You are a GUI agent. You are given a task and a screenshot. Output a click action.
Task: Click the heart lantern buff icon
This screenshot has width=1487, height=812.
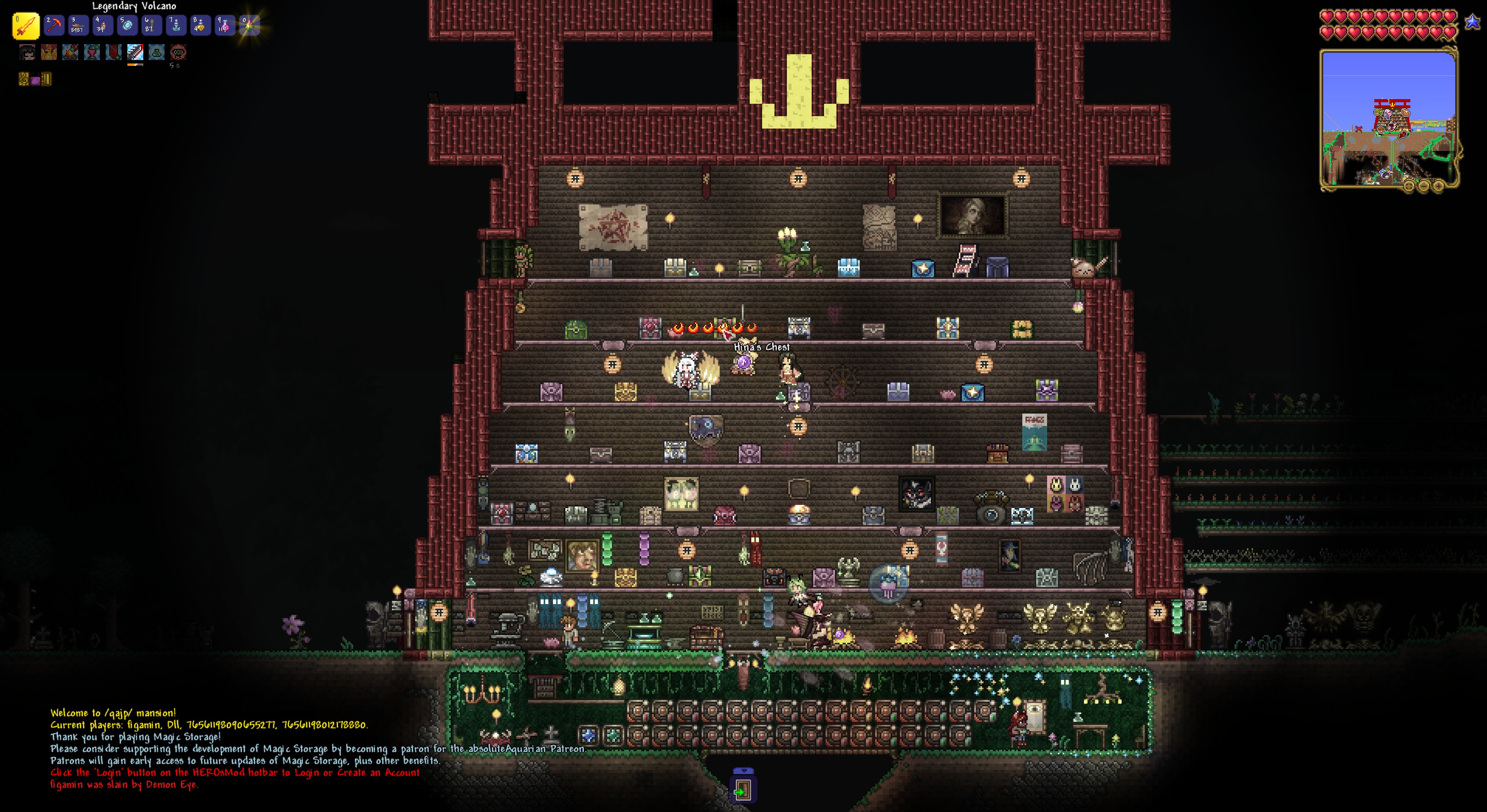tap(92, 53)
